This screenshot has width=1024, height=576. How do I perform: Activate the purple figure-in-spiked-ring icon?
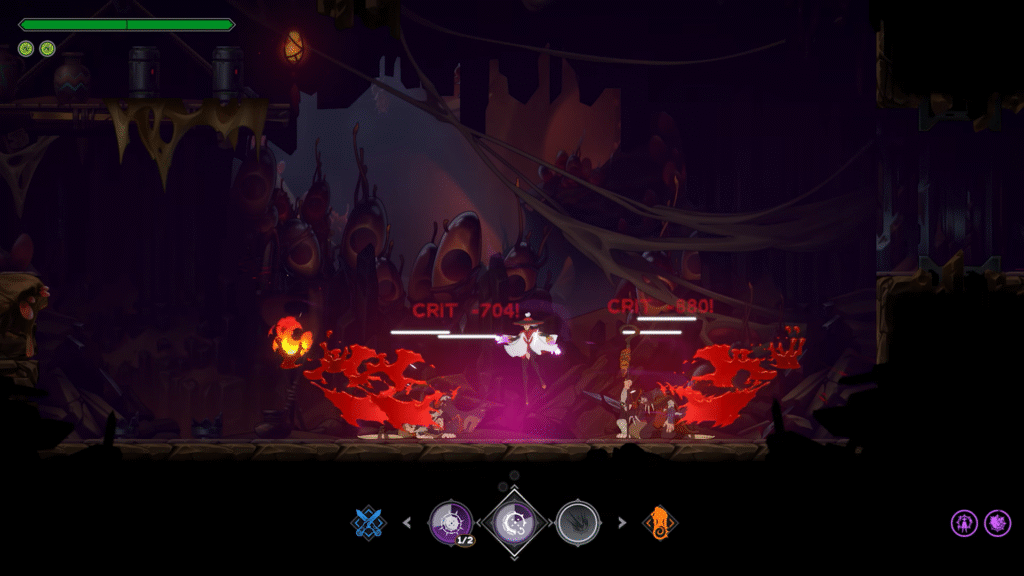point(964,522)
